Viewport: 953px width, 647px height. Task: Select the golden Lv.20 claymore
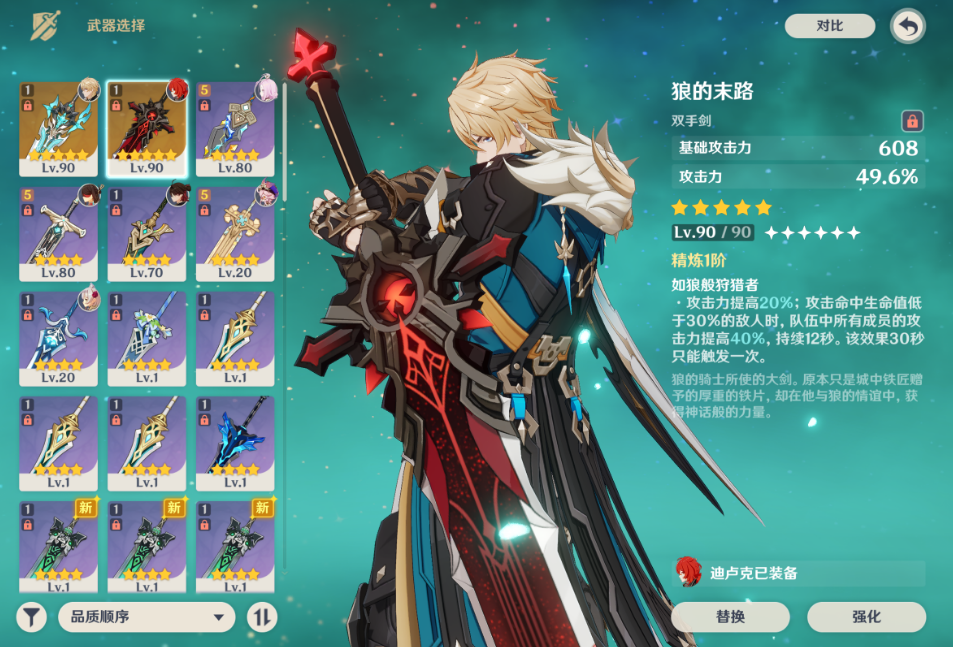tap(235, 232)
